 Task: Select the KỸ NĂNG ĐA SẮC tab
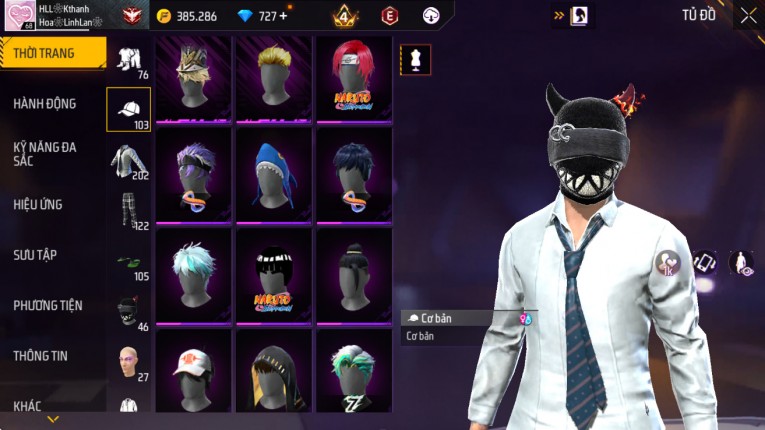[x=46, y=154]
